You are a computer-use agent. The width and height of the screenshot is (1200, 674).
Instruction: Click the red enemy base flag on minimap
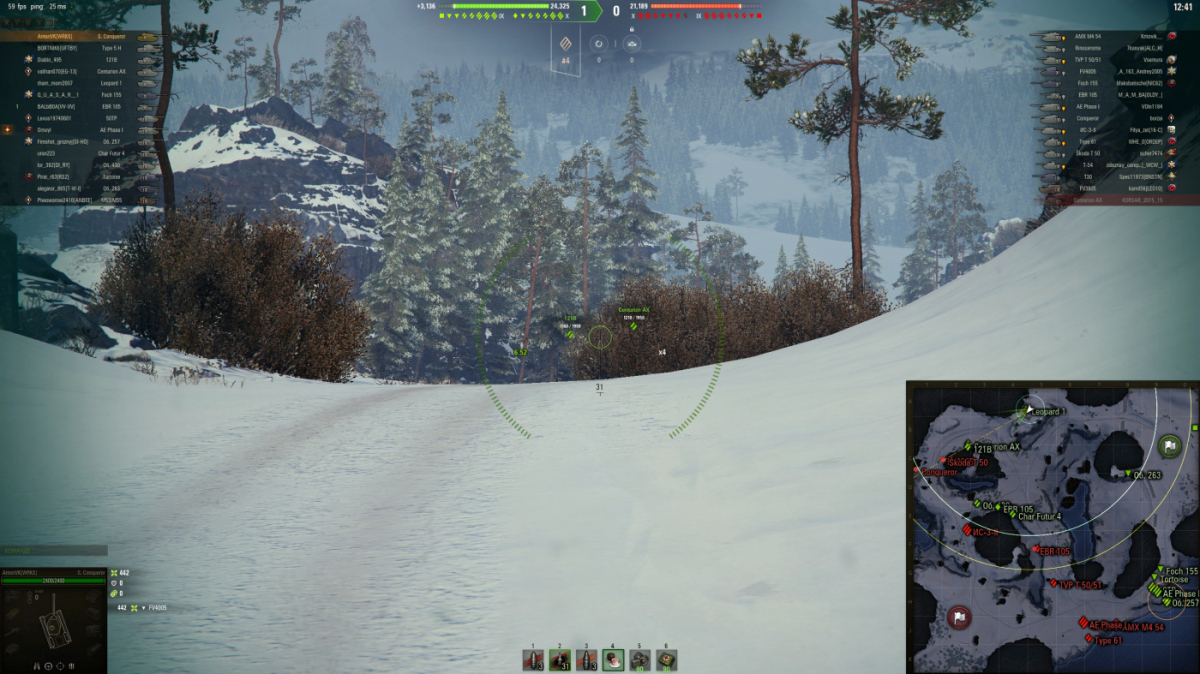click(x=960, y=616)
